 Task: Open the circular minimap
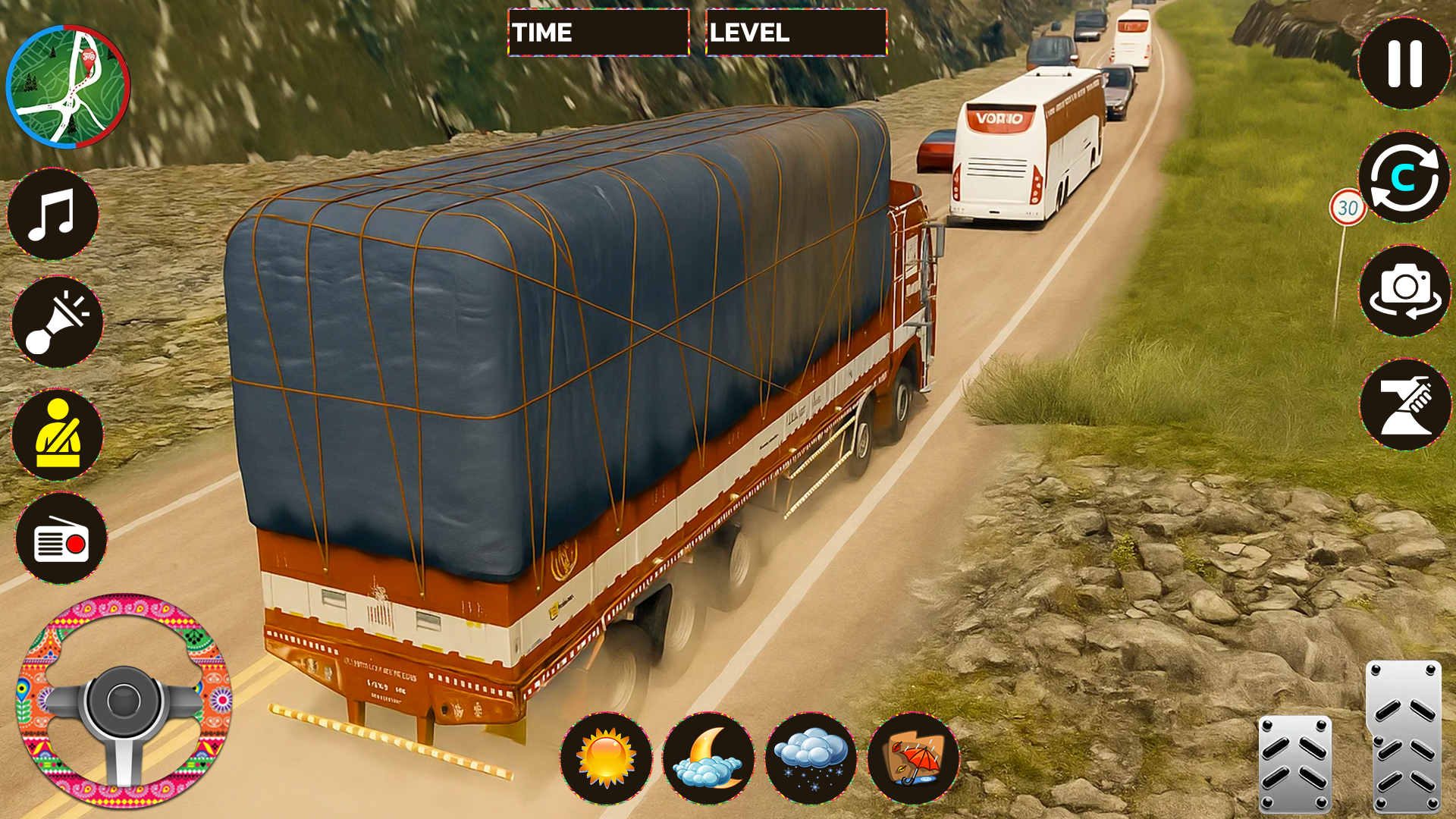tap(68, 86)
